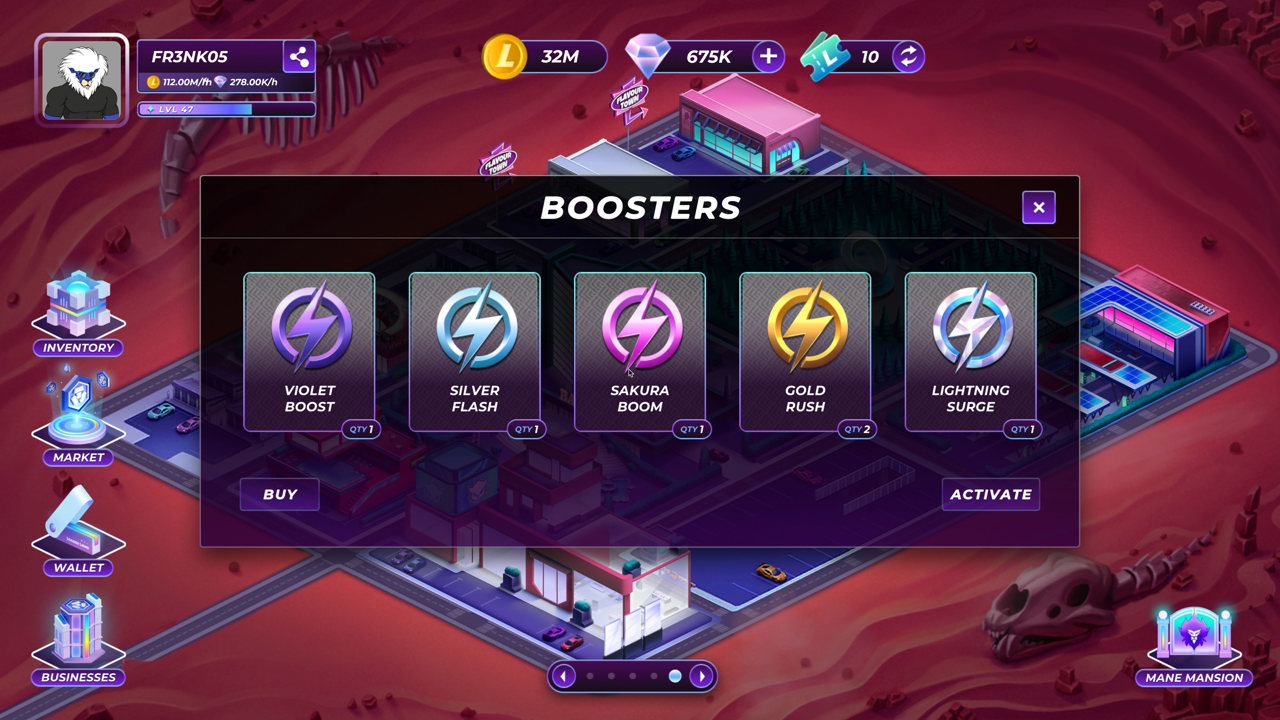1280x720 pixels.
Task: Pick the Sakura Boom booster
Action: pyautogui.click(x=640, y=351)
